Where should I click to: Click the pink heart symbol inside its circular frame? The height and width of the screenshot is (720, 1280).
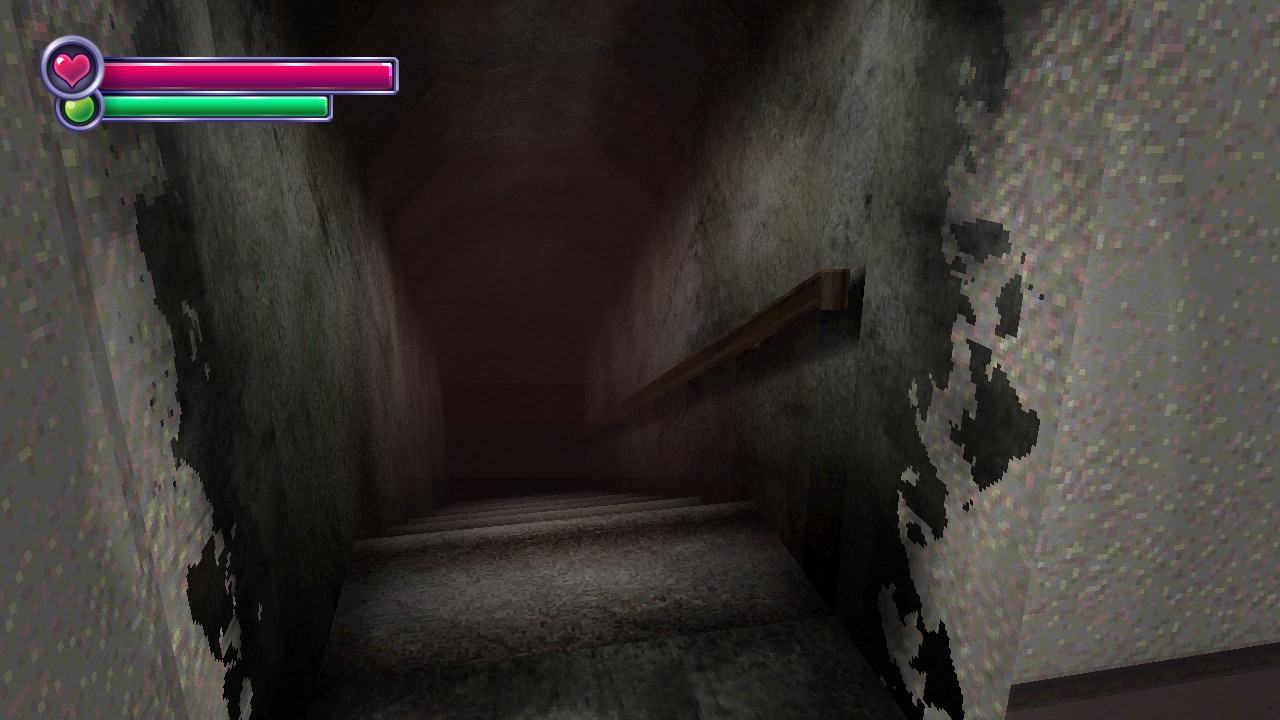click(x=70, y=68)
